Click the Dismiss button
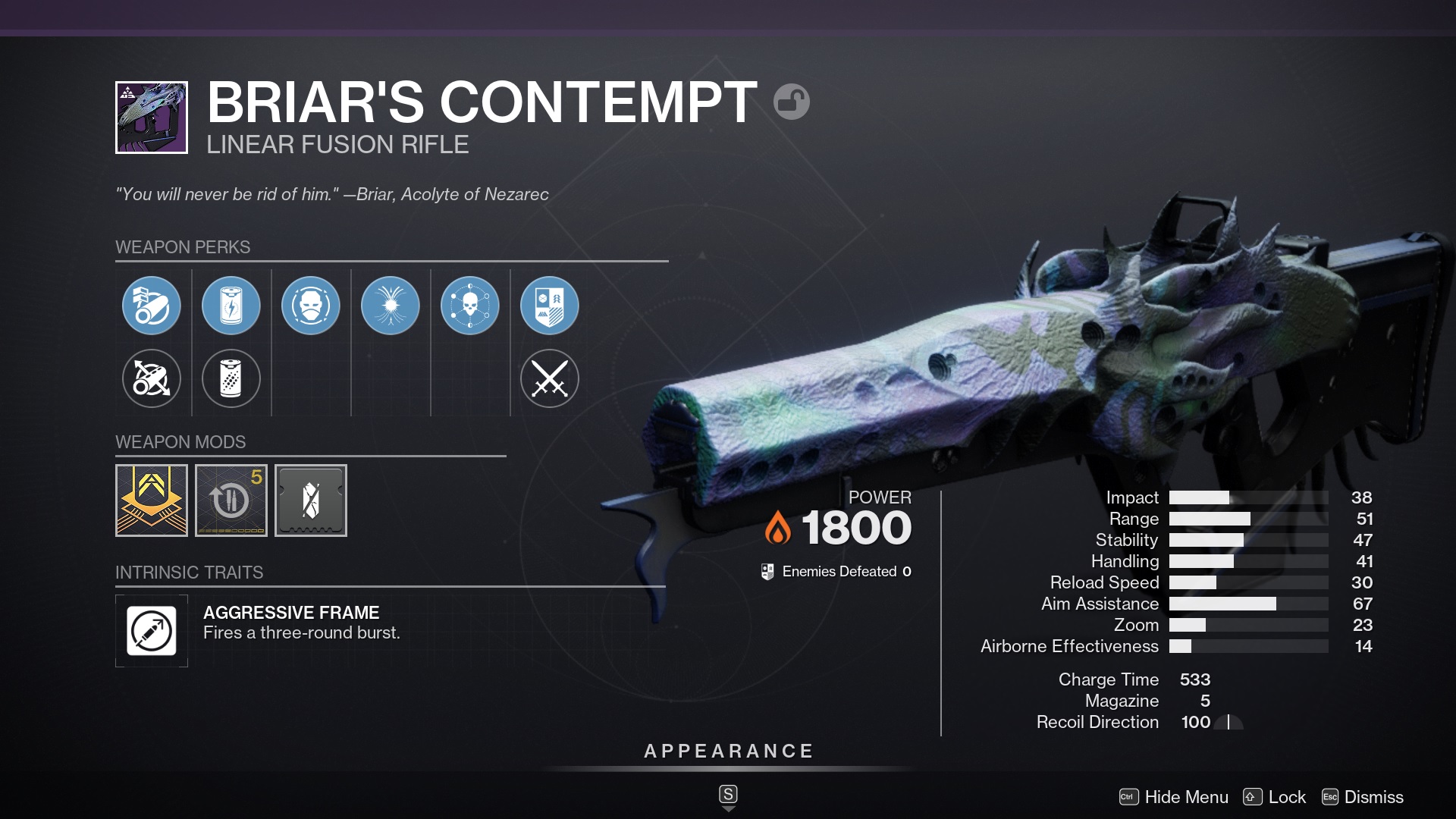Image resolution: width=1456 pixels, height=819 pixels. 1363,797
